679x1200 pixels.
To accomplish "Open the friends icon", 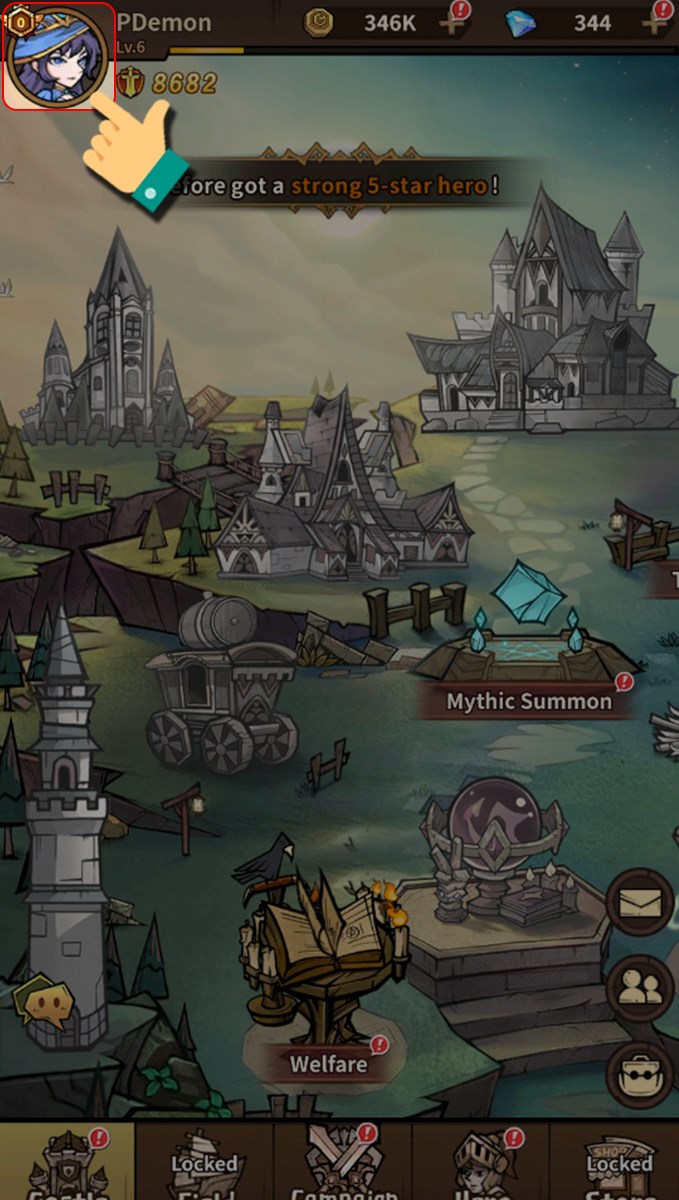I will click(x=640, y=988).
